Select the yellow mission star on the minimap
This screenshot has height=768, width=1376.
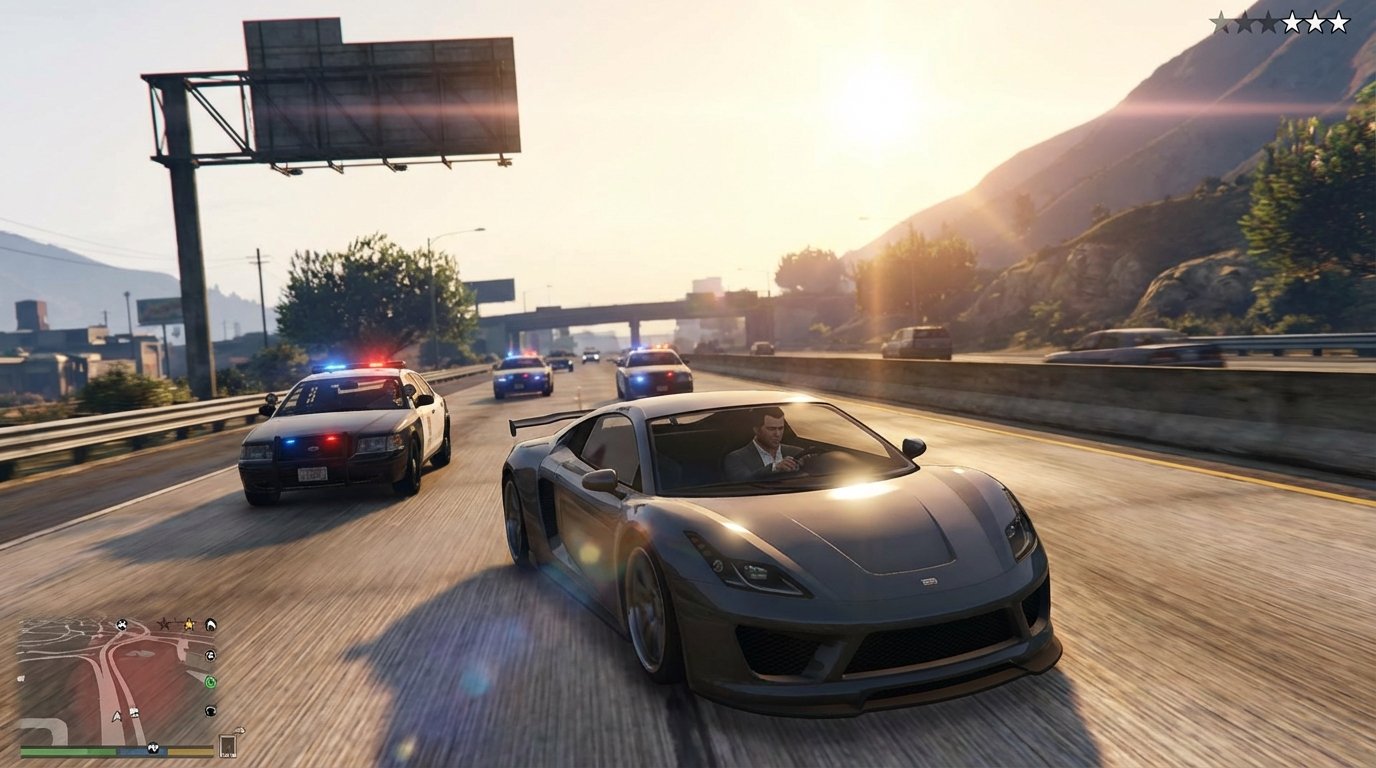[x=188, y=625]
